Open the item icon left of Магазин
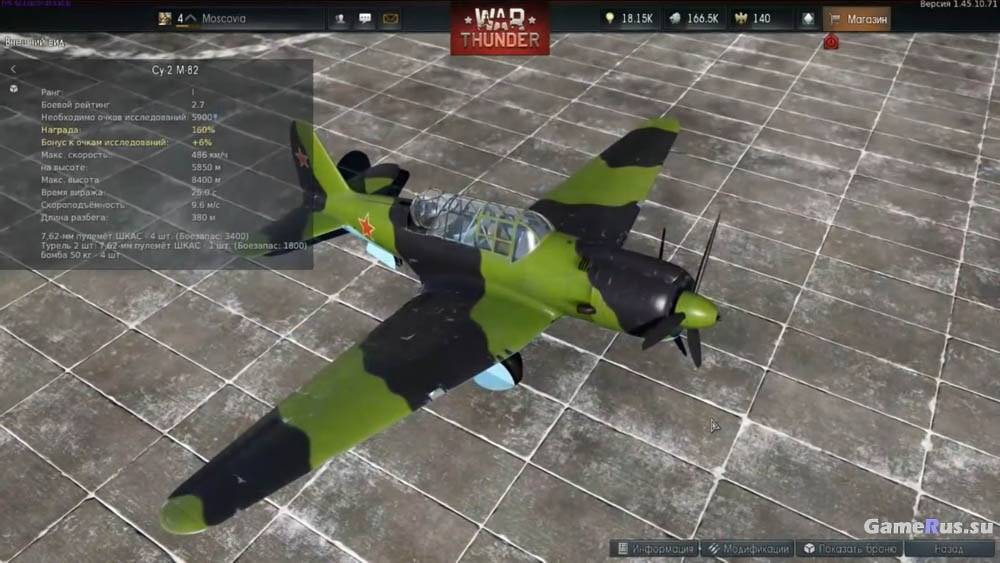The image size is (1000, 563). point(807,18)
